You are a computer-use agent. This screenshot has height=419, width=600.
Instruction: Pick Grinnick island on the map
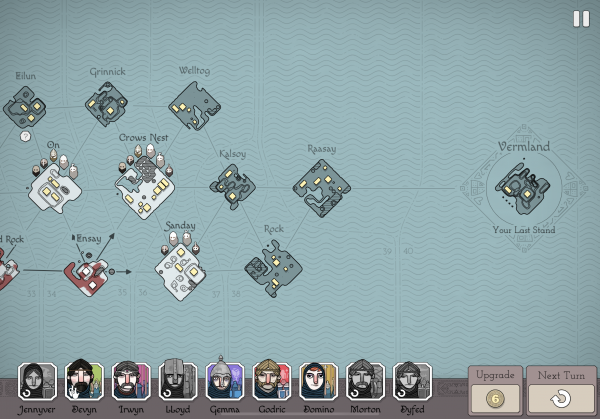[x=106, y=102]
